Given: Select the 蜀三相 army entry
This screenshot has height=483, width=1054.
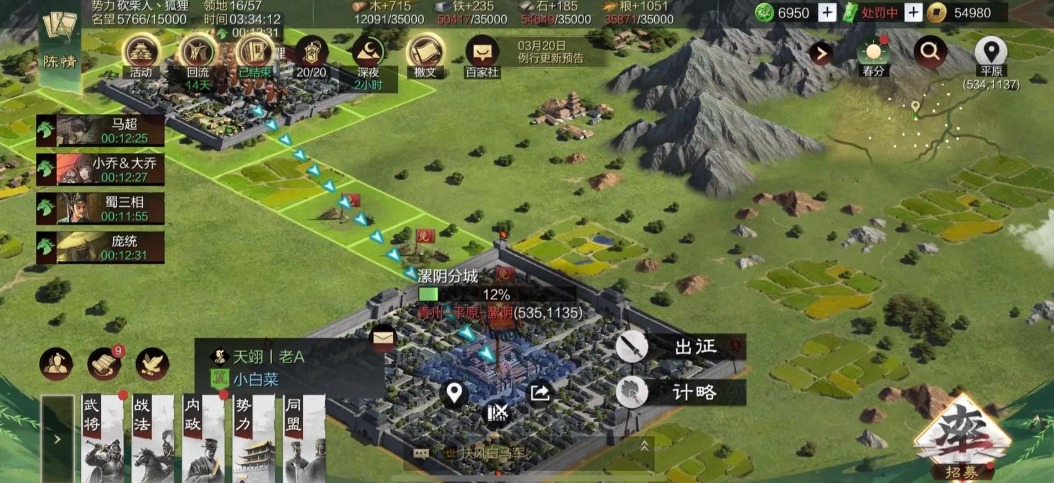Looking at the screenshot, I should [96, 208].
